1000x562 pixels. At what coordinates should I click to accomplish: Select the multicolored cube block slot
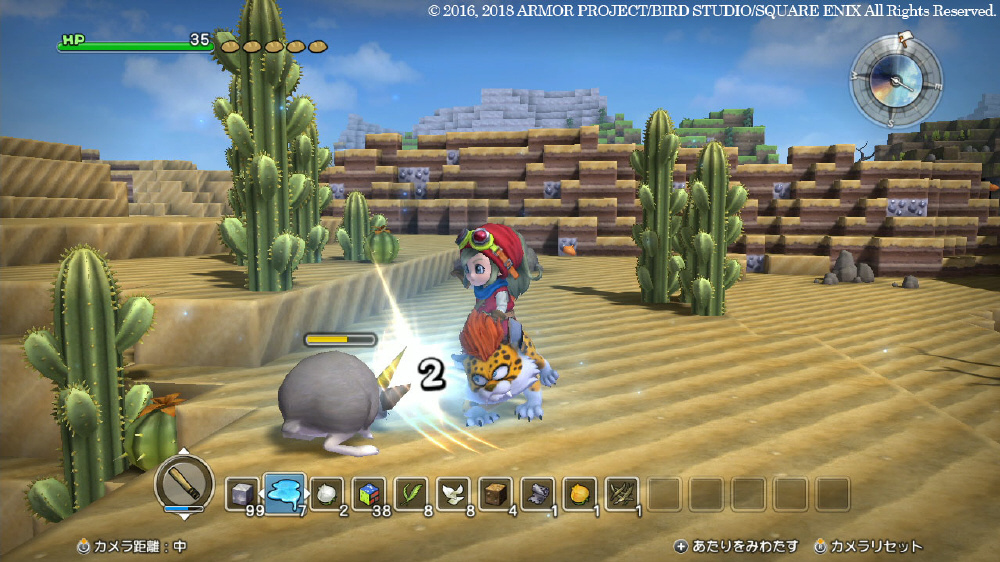(368, 493)
